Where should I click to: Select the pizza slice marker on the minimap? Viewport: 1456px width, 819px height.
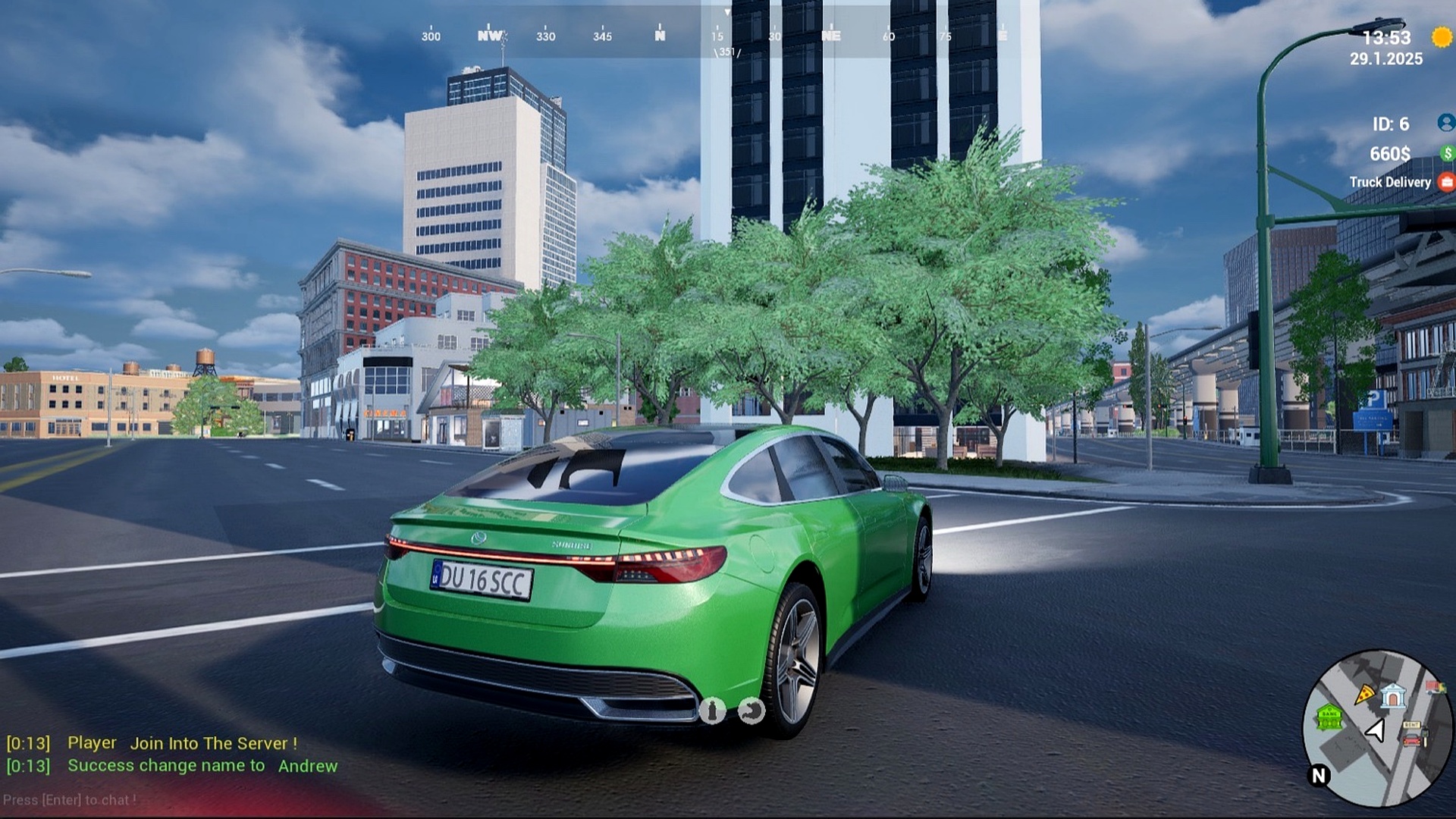[1365, 693]
